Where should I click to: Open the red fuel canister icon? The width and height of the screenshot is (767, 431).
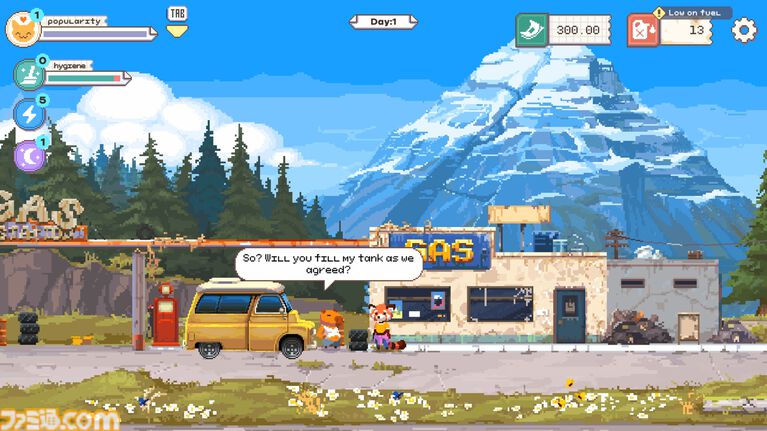point(643,30)
